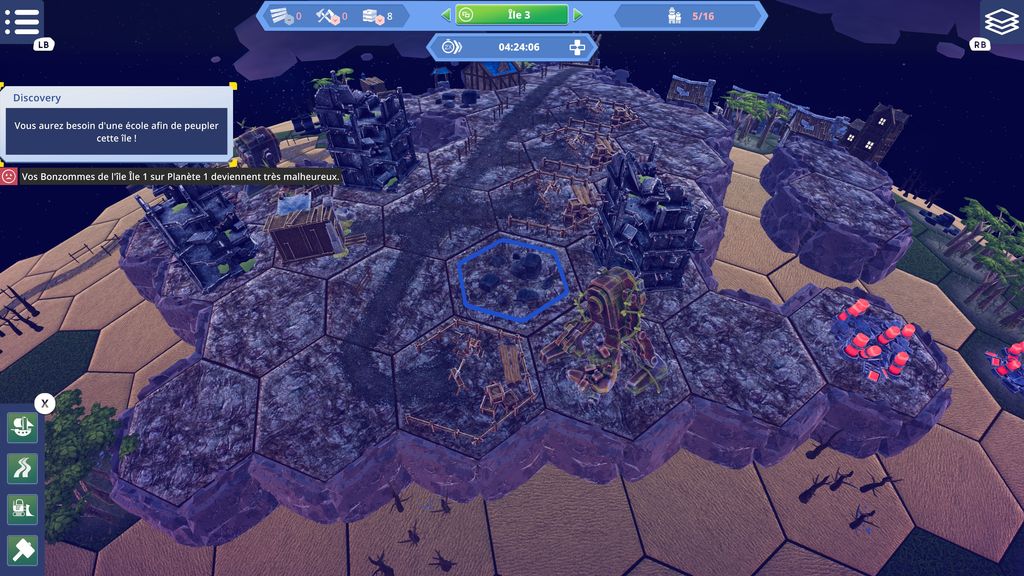1024x576 pixels.
Task: Select the road building tool
Action: tap(22, 467)
